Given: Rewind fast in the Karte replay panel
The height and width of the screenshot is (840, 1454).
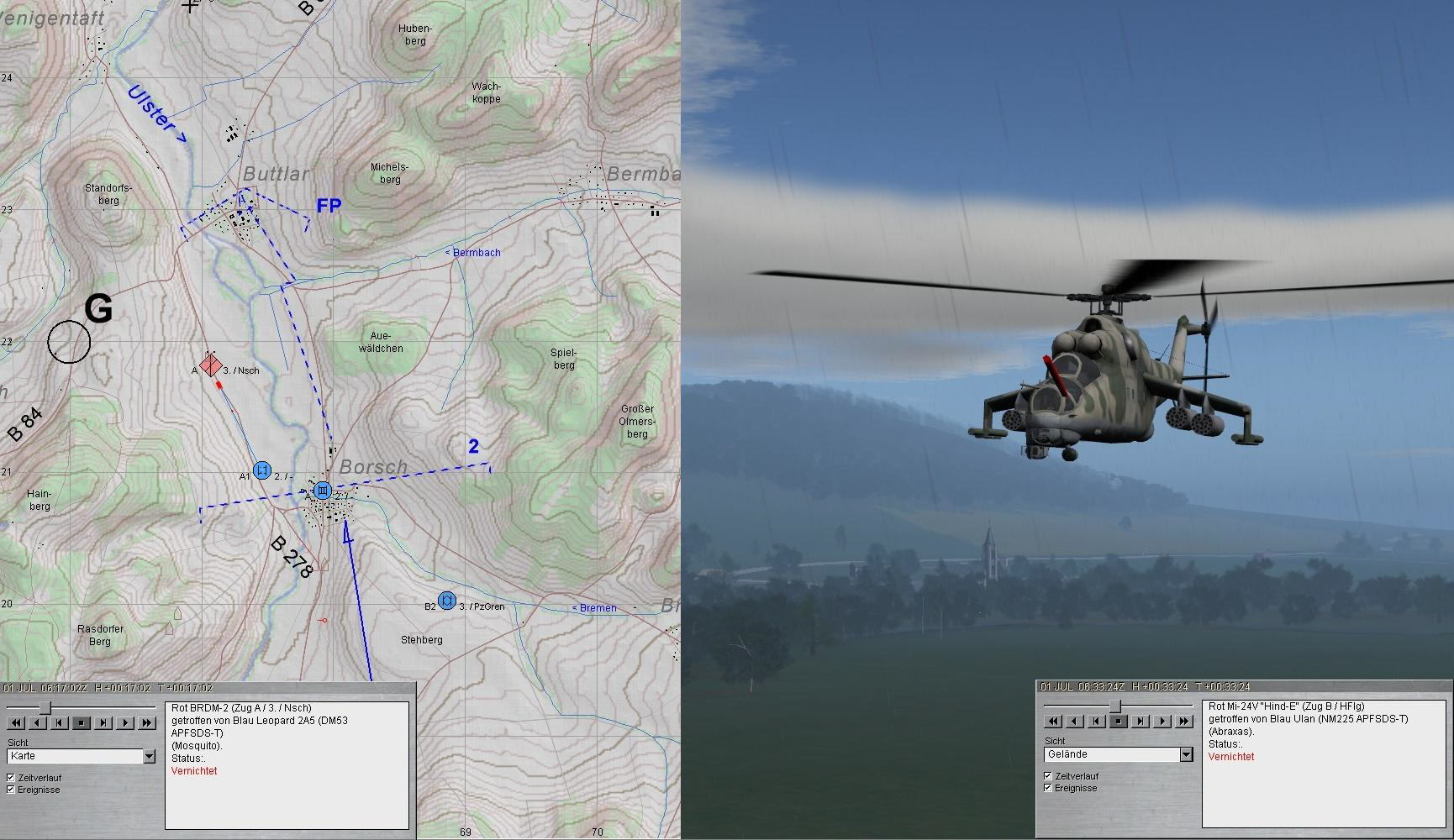Looking at the screenshot, I should pos(16,722).
